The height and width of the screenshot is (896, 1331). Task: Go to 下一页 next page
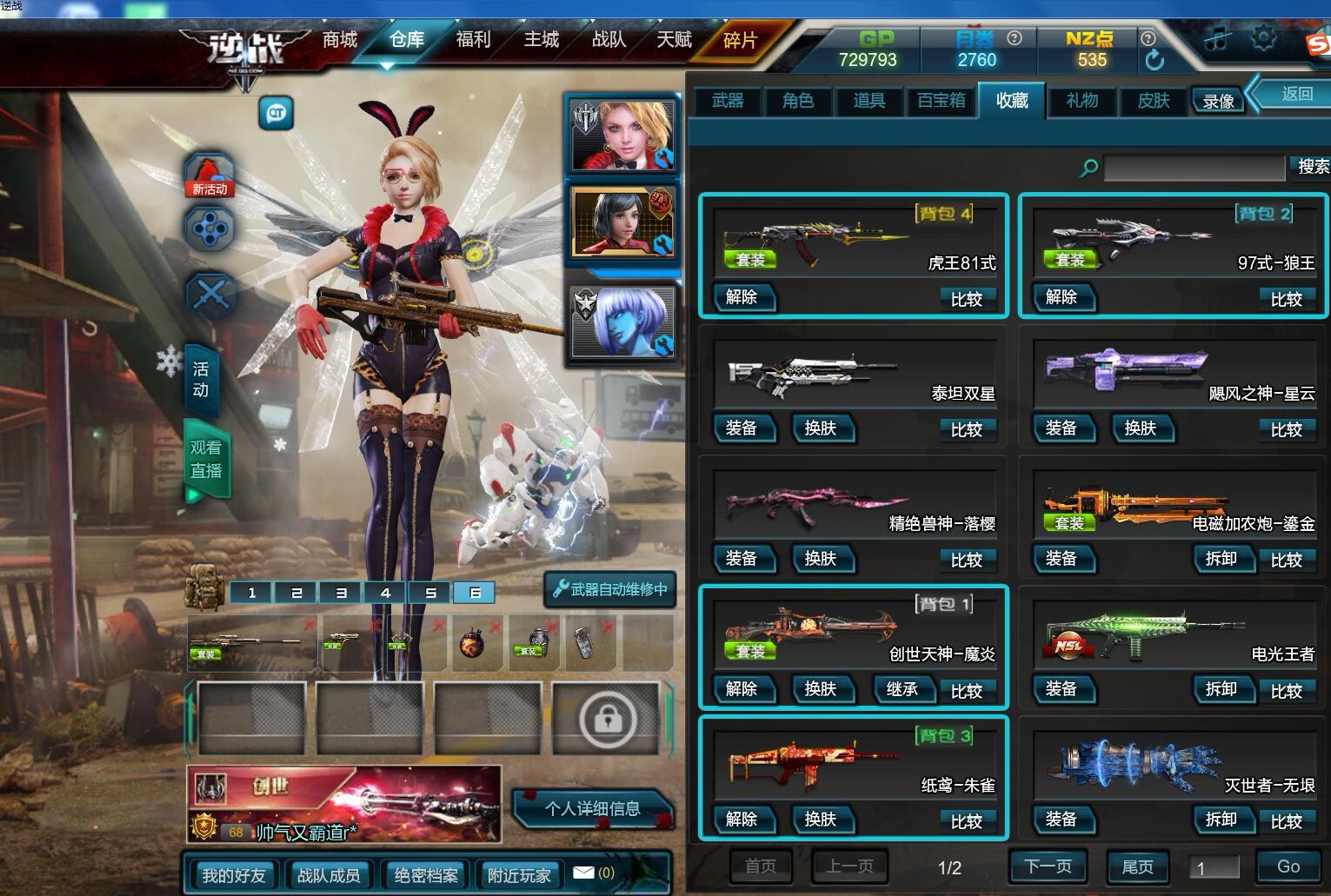click(x=1048, y=866)
